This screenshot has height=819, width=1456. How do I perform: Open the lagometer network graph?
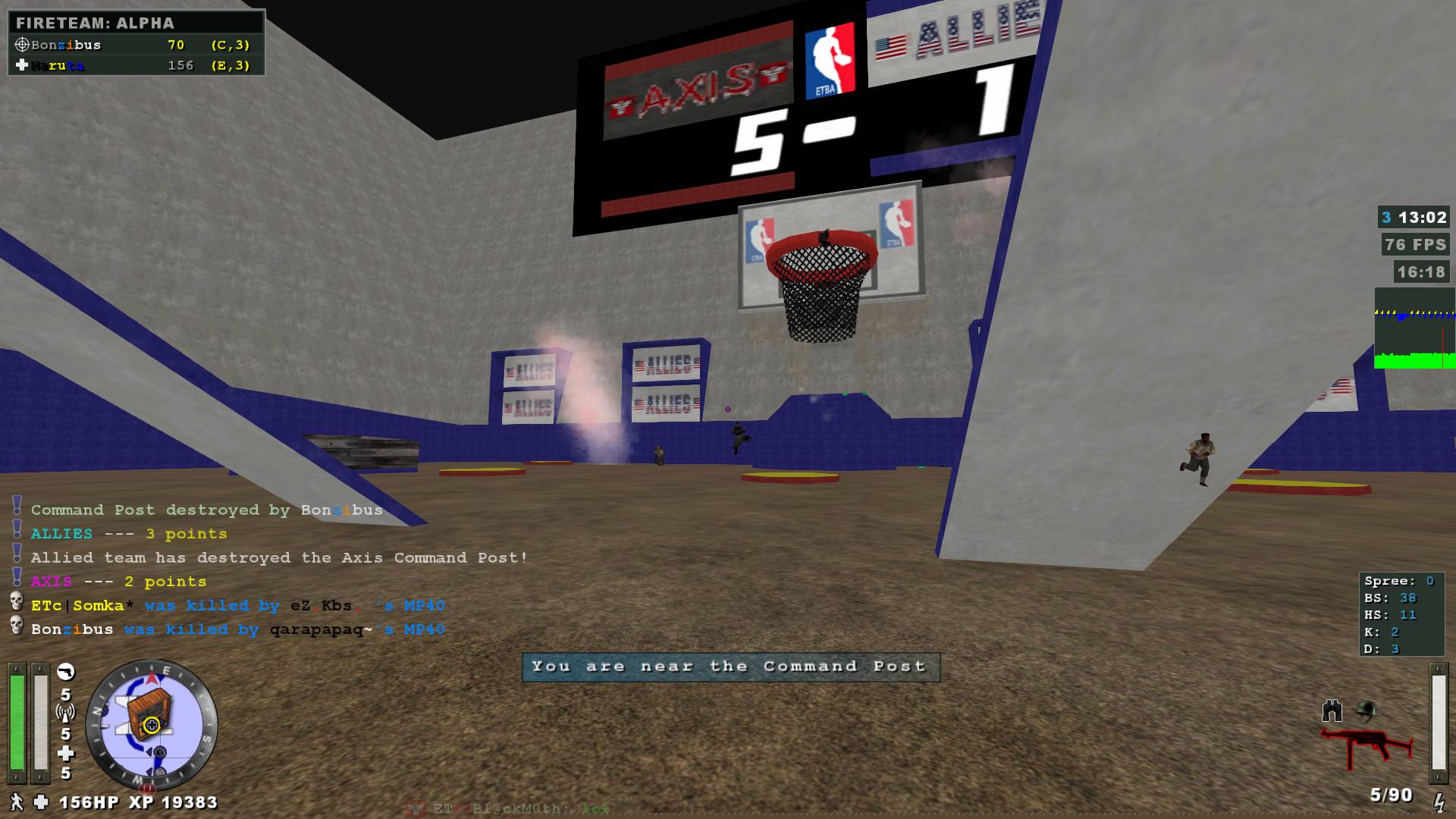click(1414, 328)
